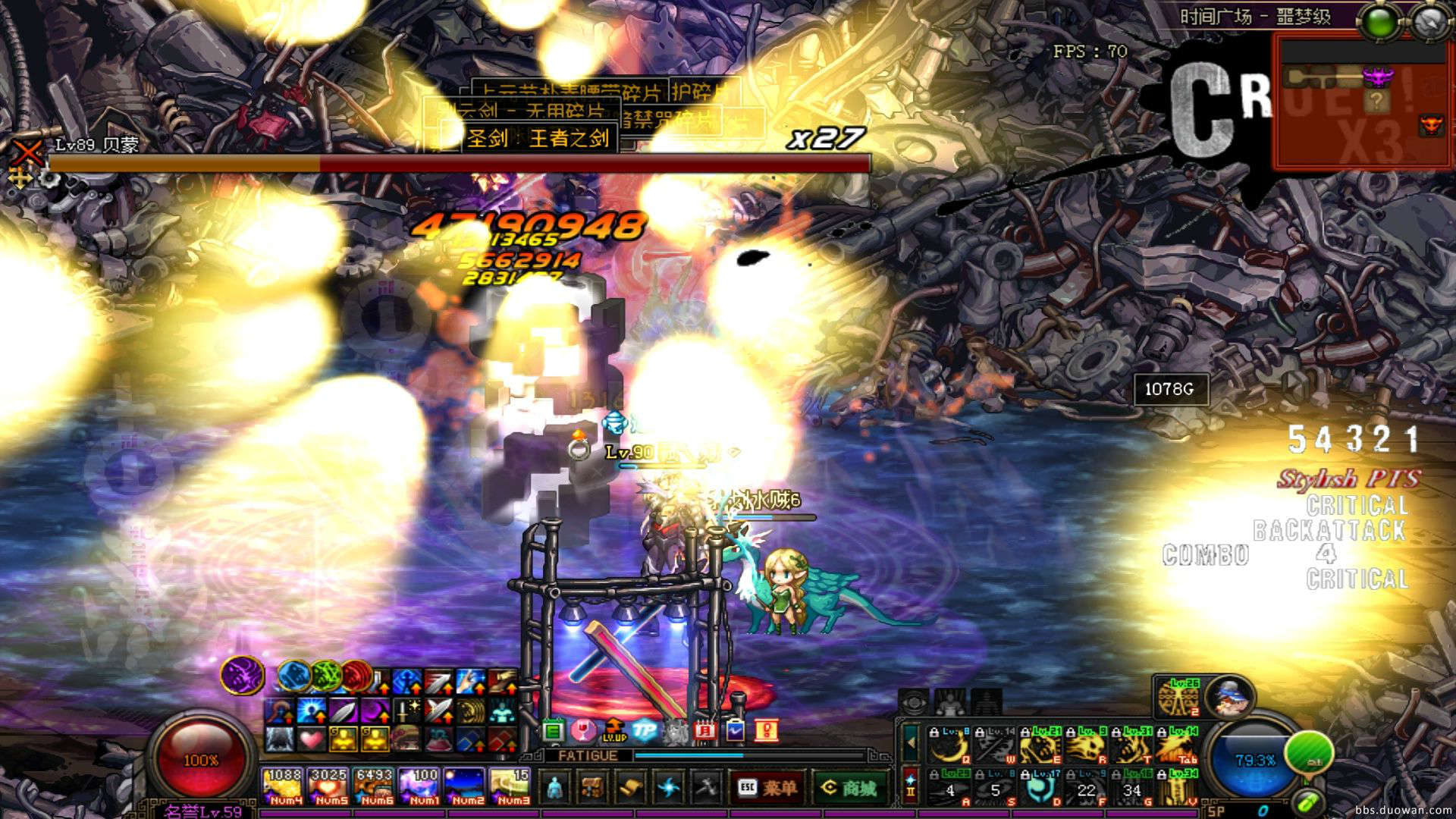Use the Num6 item slot with 6493
The height and width of the screenshot is (819, 1456).
[374, 786]
